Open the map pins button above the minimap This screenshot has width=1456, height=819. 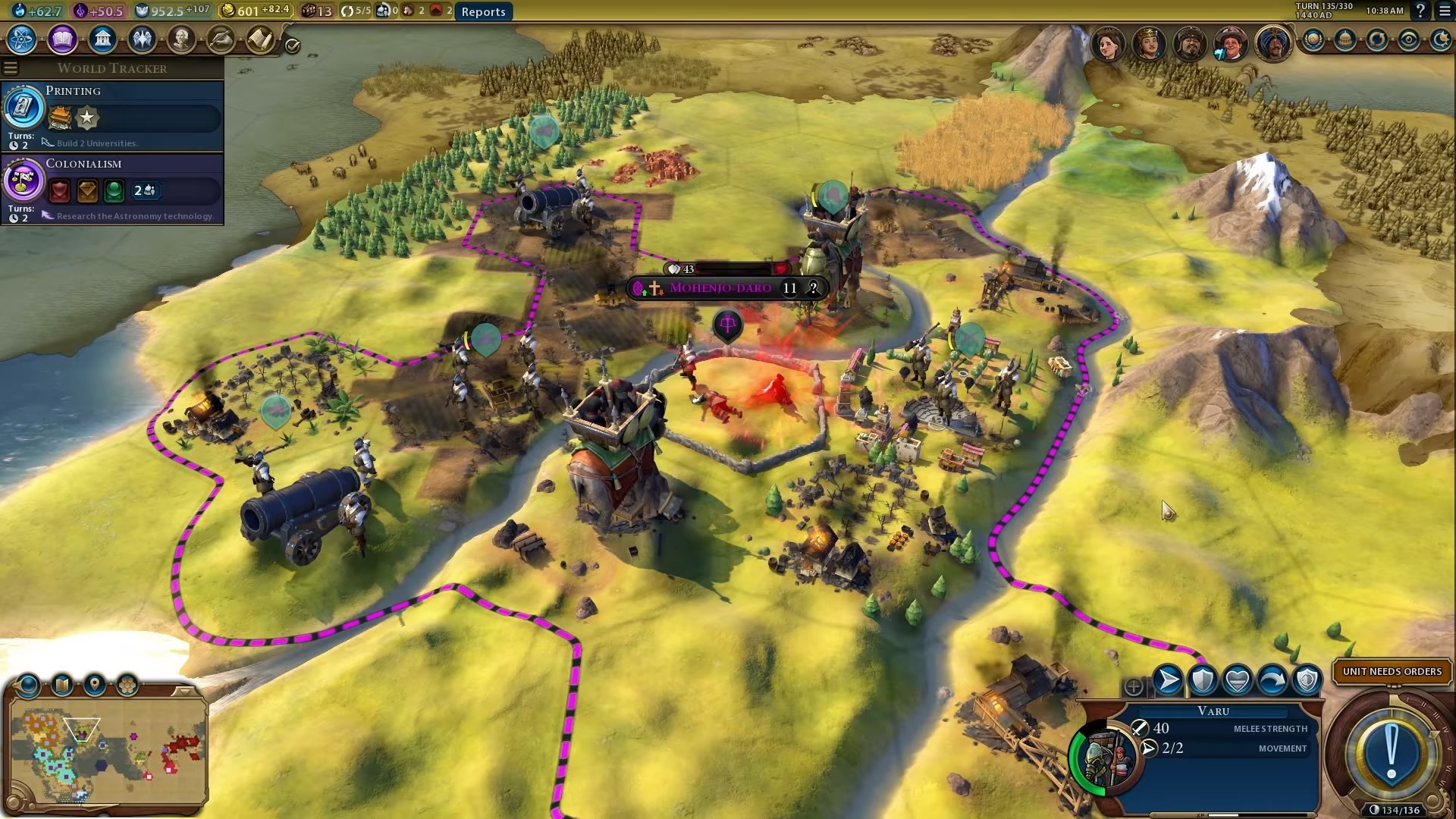pos(95,685)
